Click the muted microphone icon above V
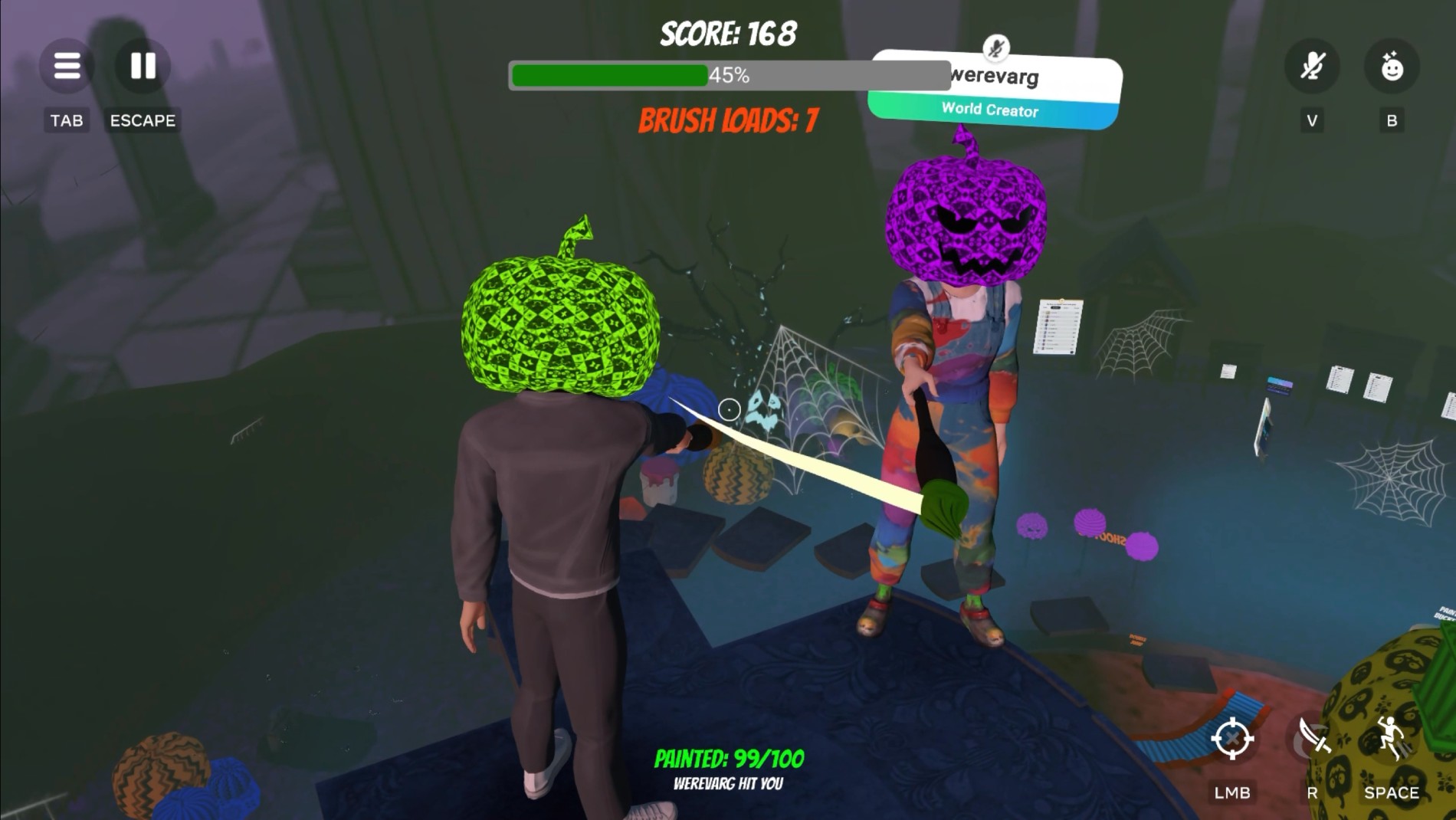Screen dimensions: 1456x820 [1312, 67]
